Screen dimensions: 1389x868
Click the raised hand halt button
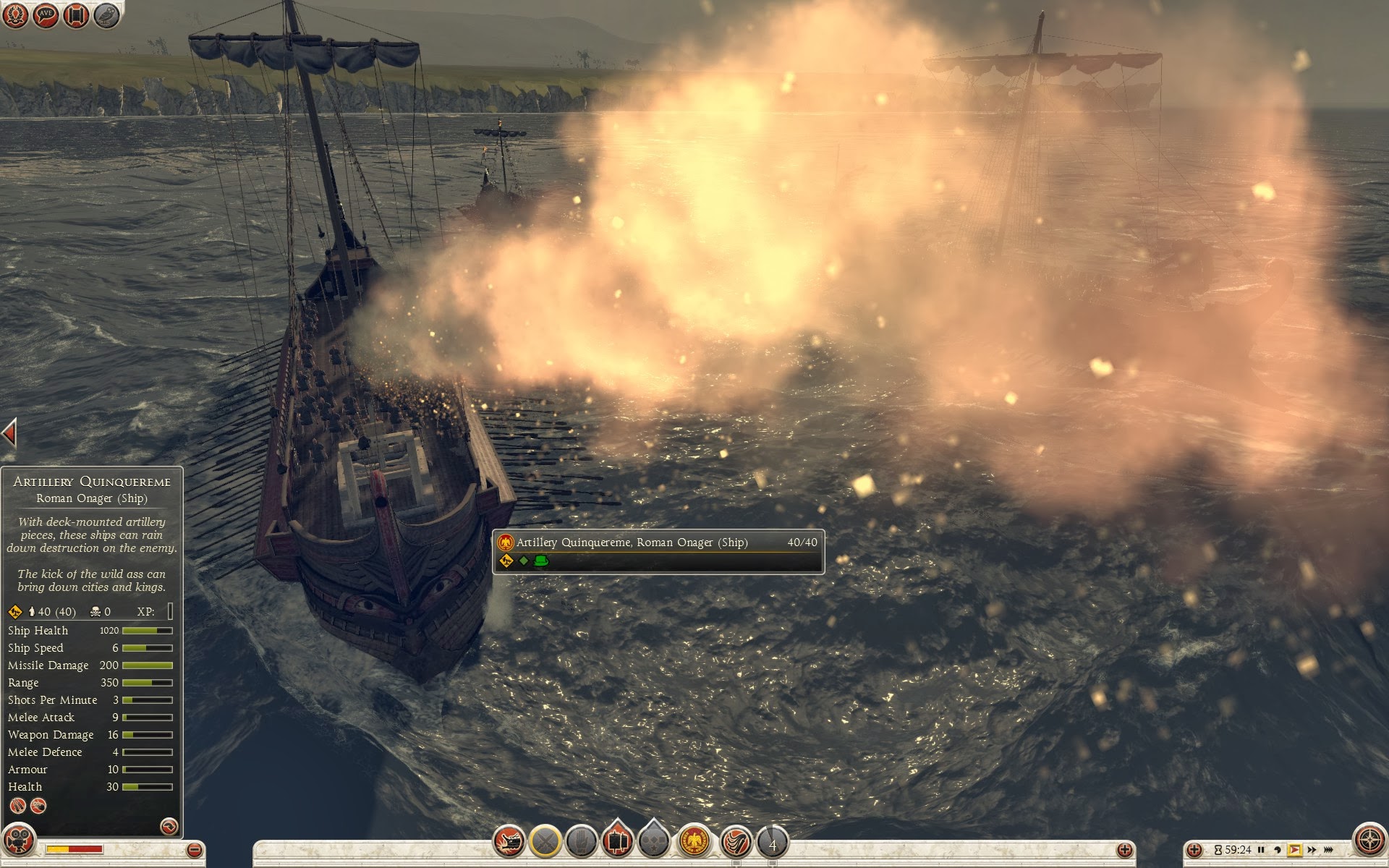(581, 842)
